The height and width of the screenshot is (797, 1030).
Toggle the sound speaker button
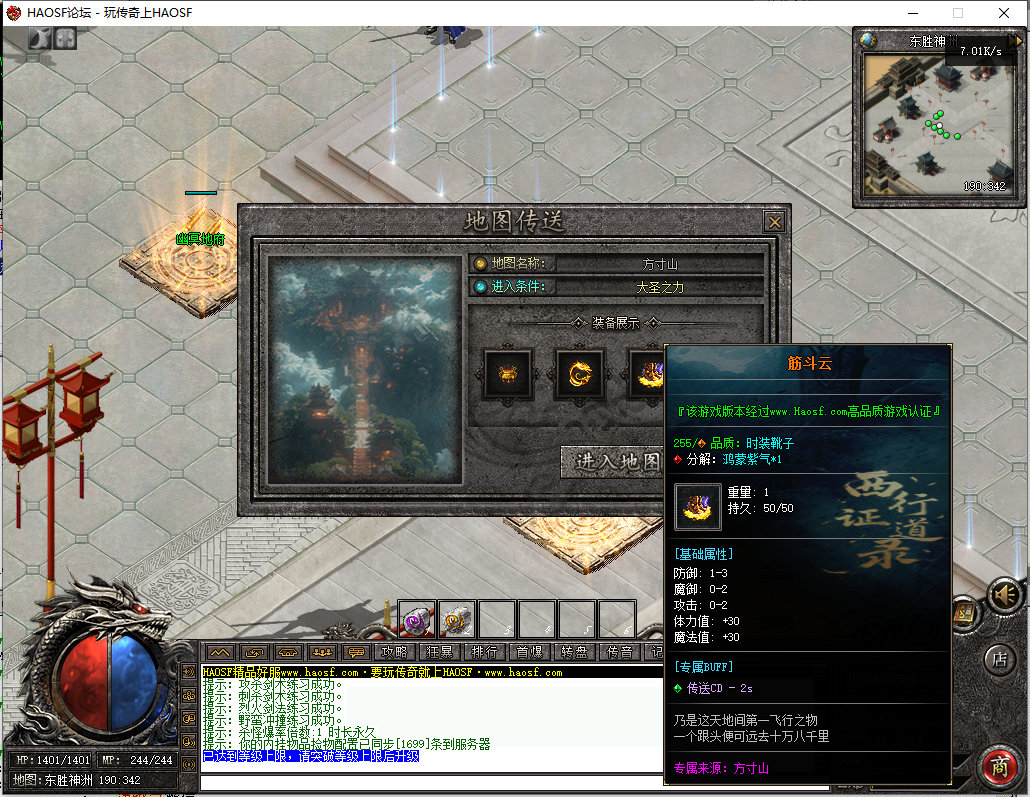coord(1005,596)
